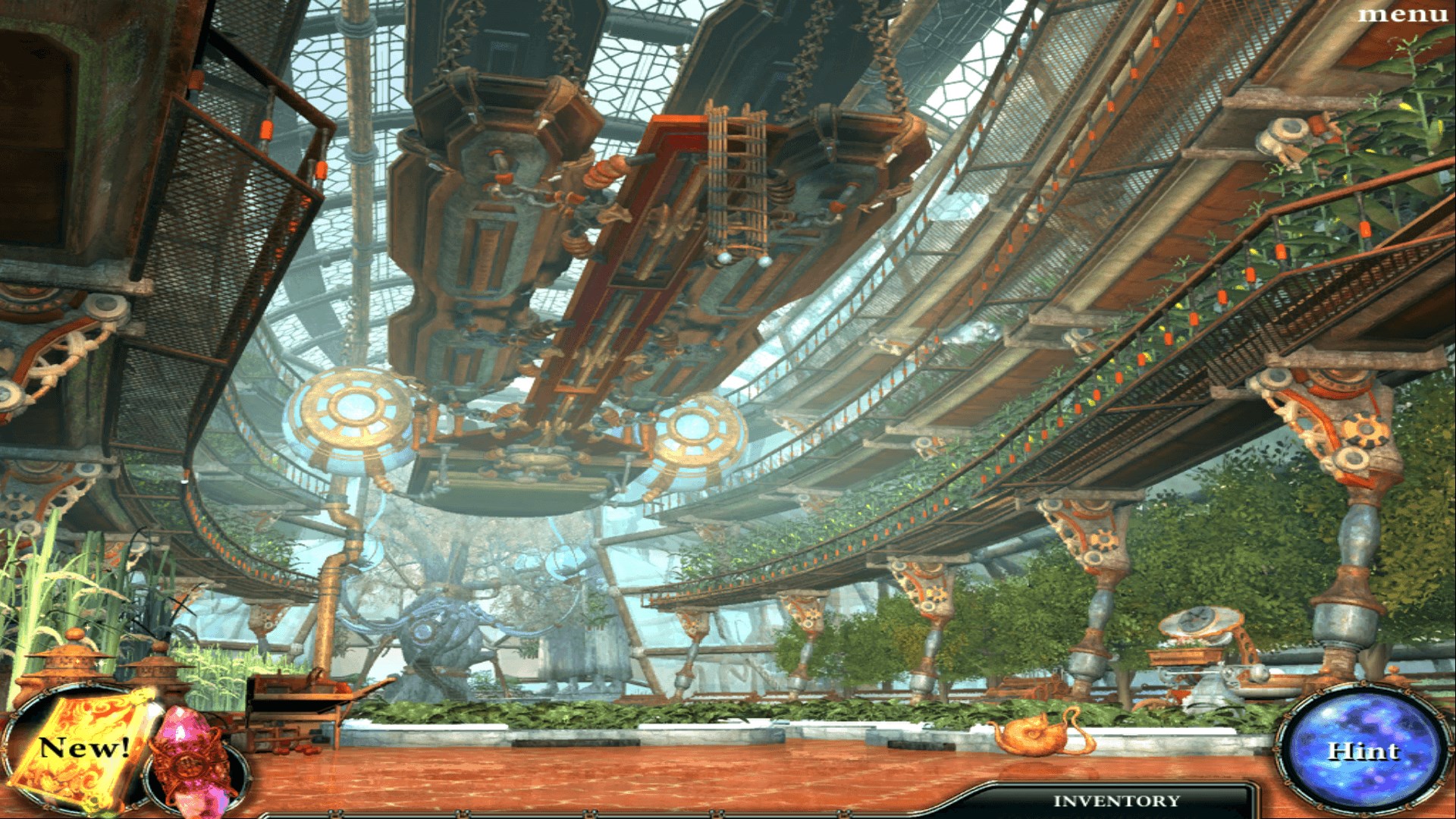Expand the Inventory panel
This screenshot has width=1456, height=819.
coord(1116,801)
